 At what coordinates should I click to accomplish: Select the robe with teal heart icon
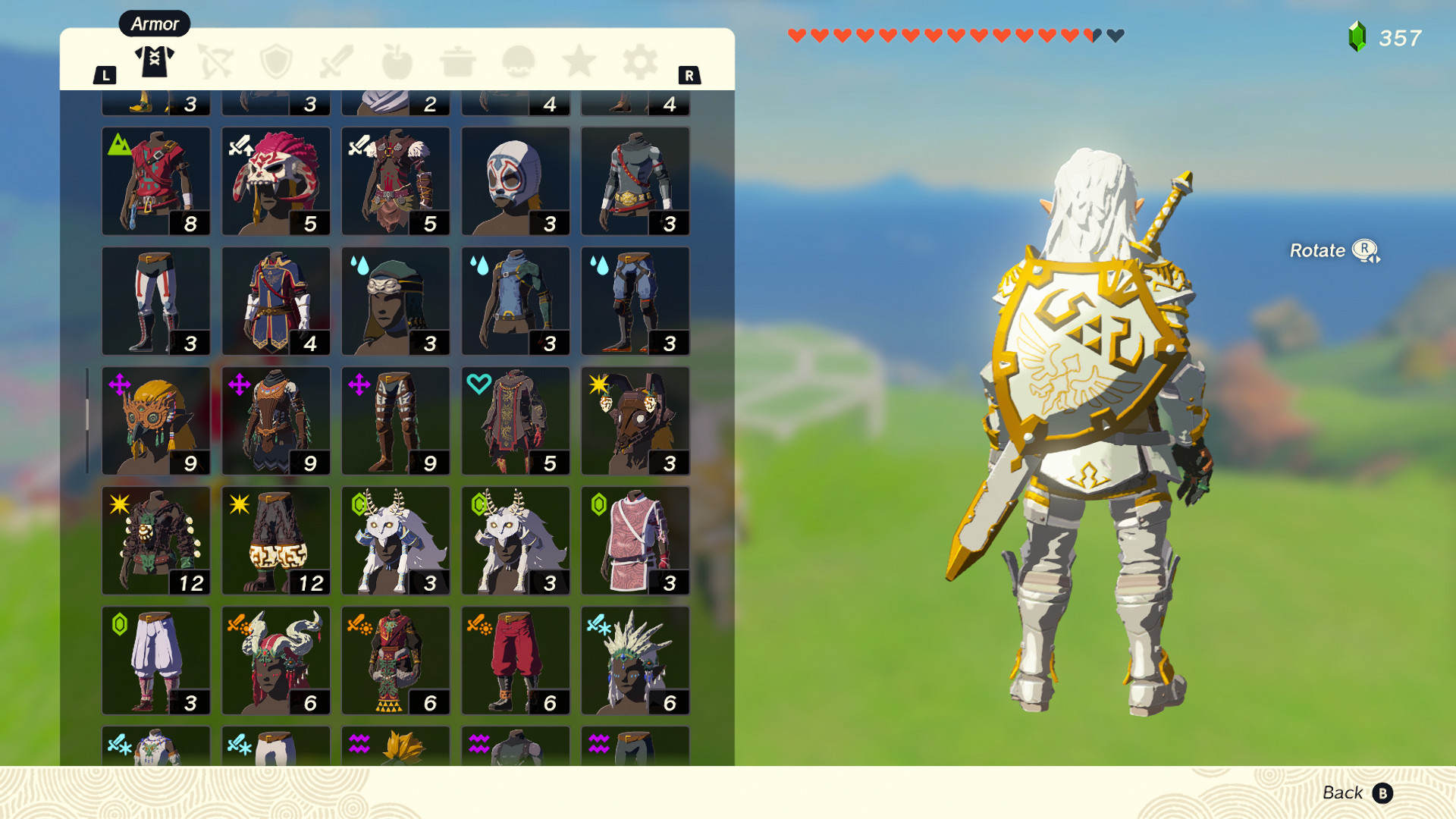coord(515,421)
